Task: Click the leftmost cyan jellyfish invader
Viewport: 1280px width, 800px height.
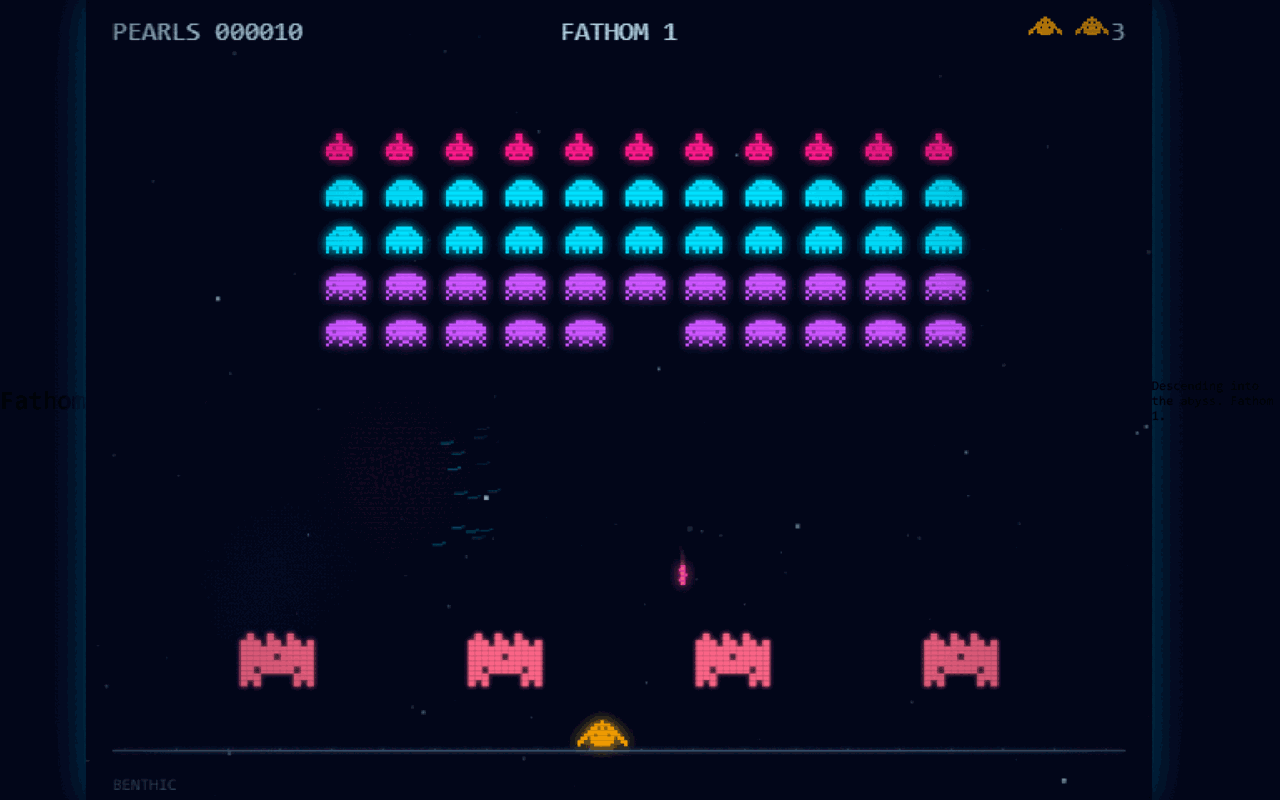Action: click(345, 194)
